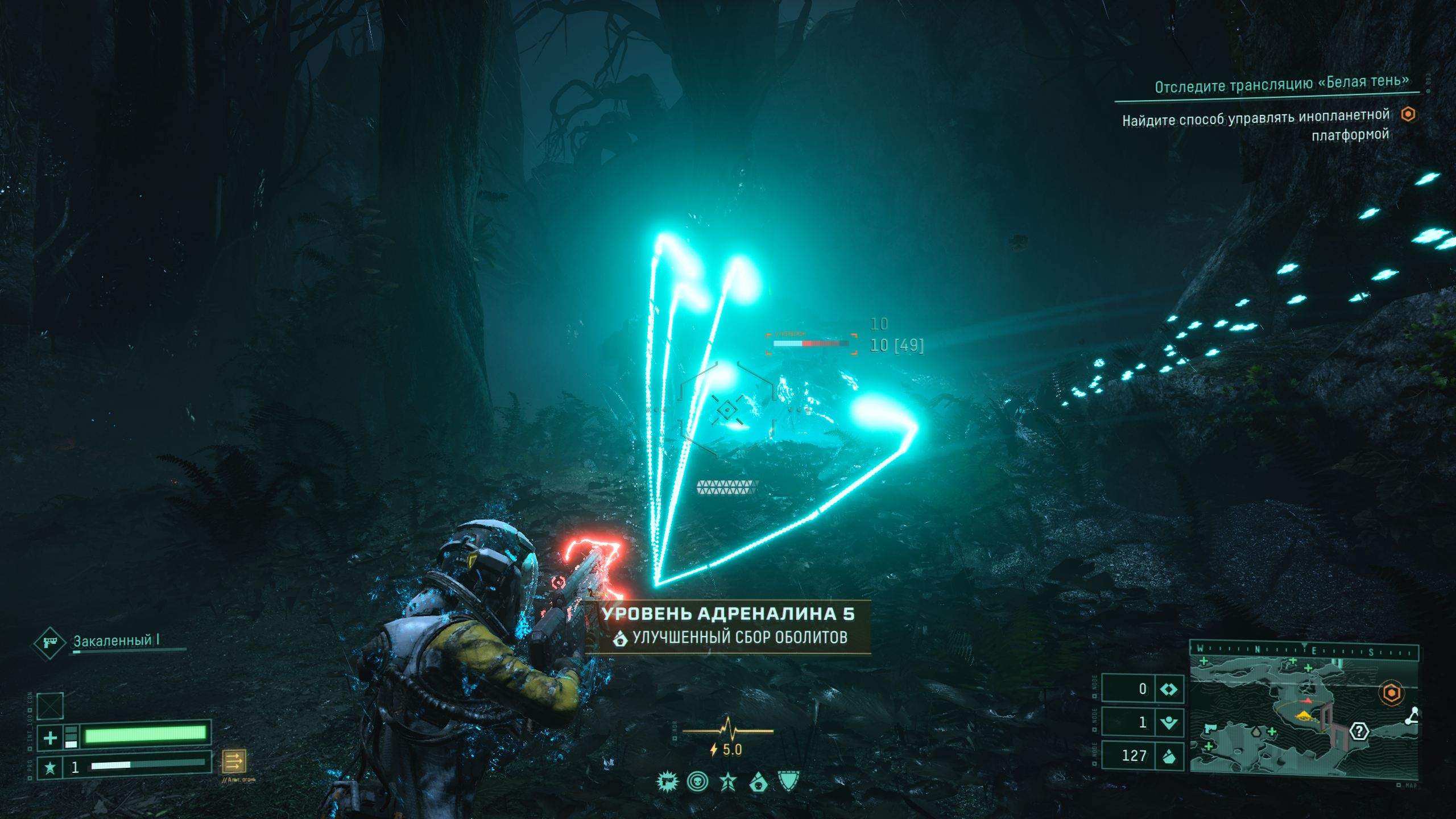Select the star proficiency icon
This screenshot has height=819, width=1456.
tap(50, 768)
